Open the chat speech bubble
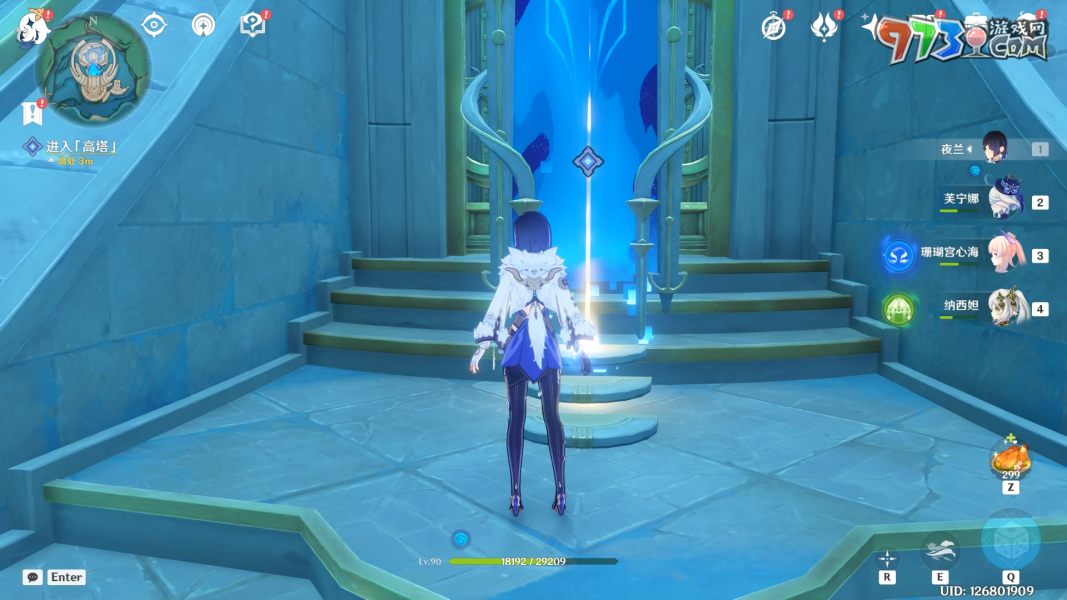The image size is (1067, 600). point(33,577)
